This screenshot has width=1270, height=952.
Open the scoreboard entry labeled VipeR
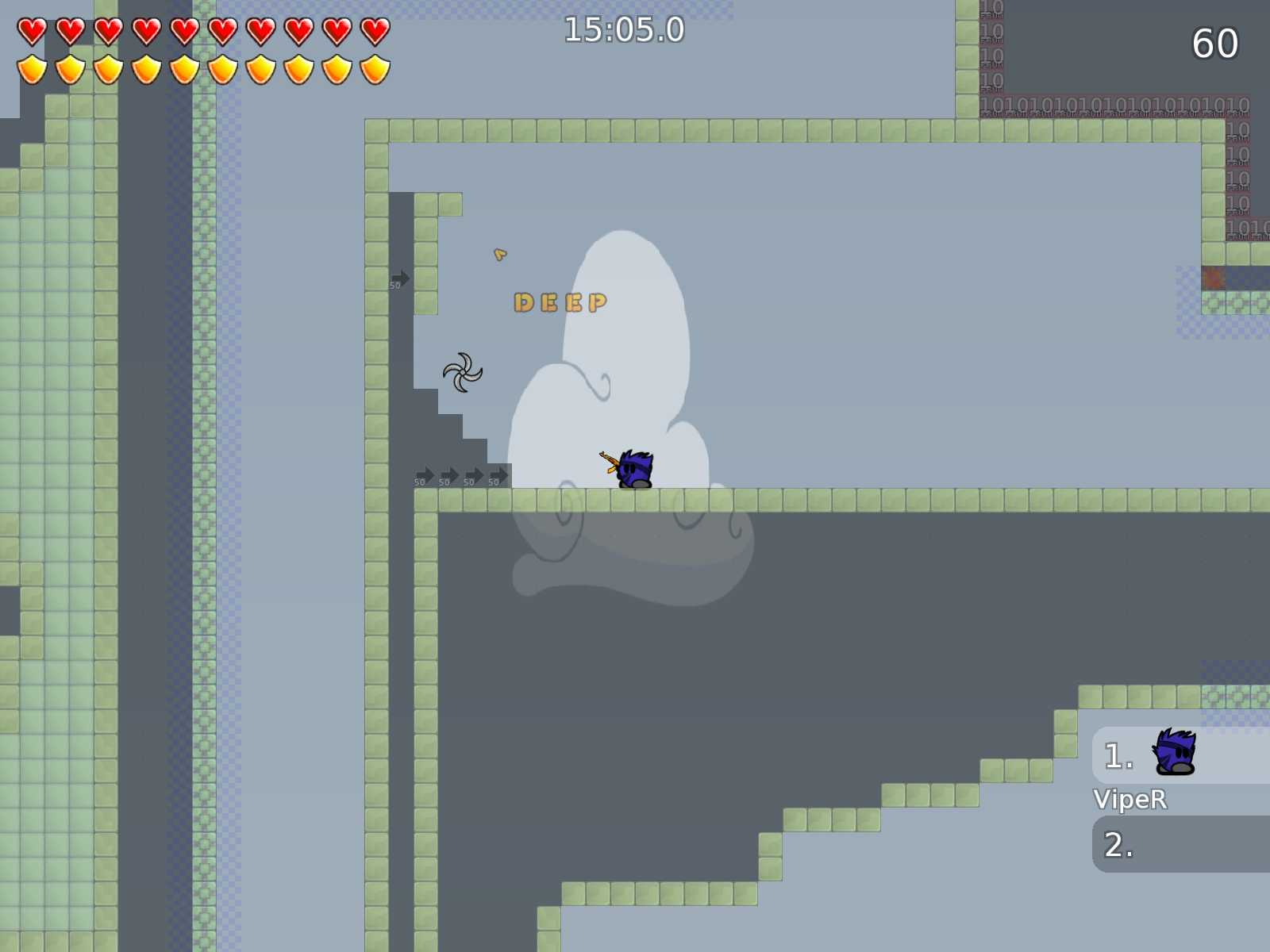pyautogui.click(x=1130, y=800)
